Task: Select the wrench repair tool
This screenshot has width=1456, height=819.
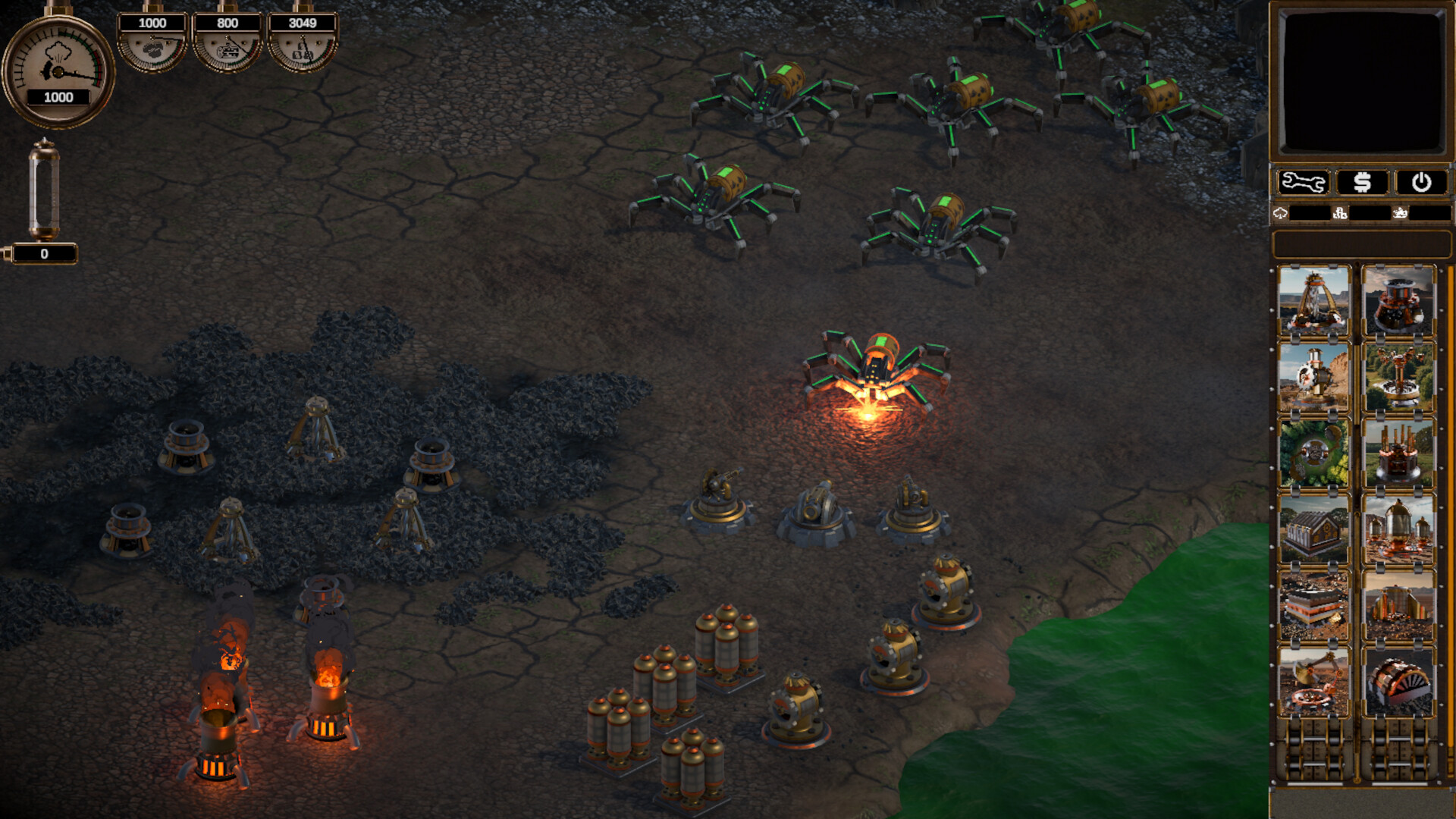Action: click(1302, 182)
